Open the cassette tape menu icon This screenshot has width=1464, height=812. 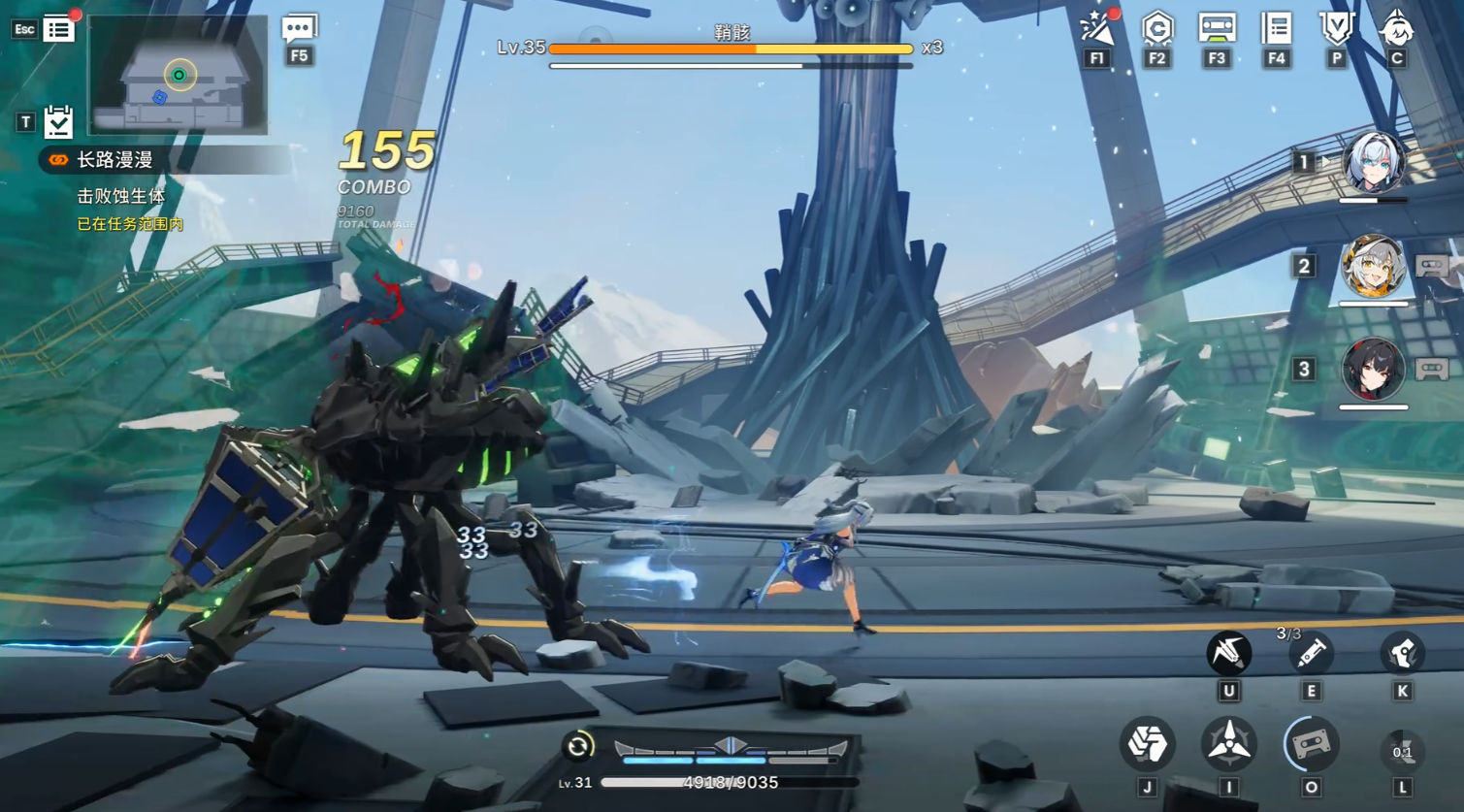click(1217, 29)
